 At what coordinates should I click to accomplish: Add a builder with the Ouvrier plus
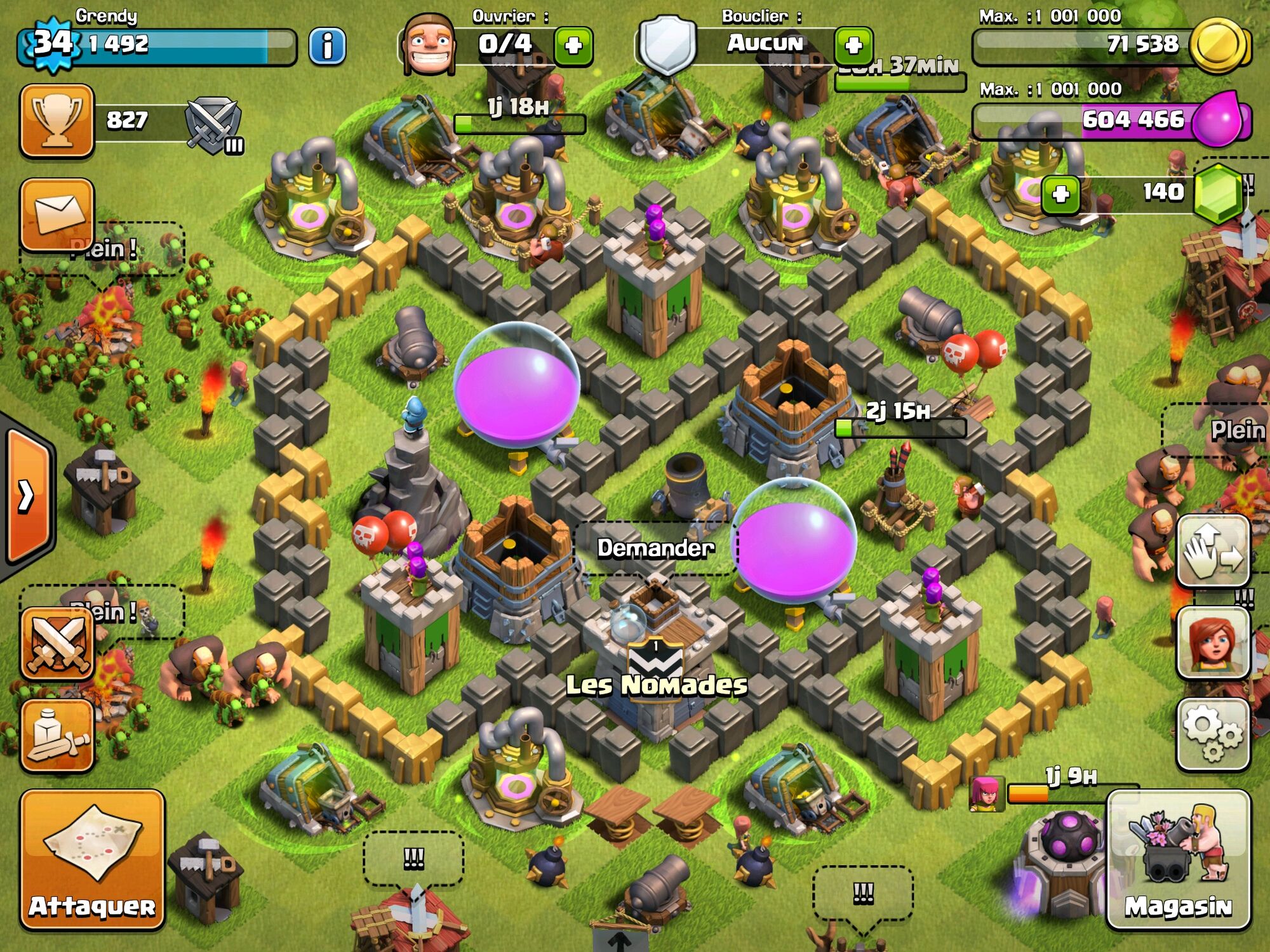click(x=573, y=46)
